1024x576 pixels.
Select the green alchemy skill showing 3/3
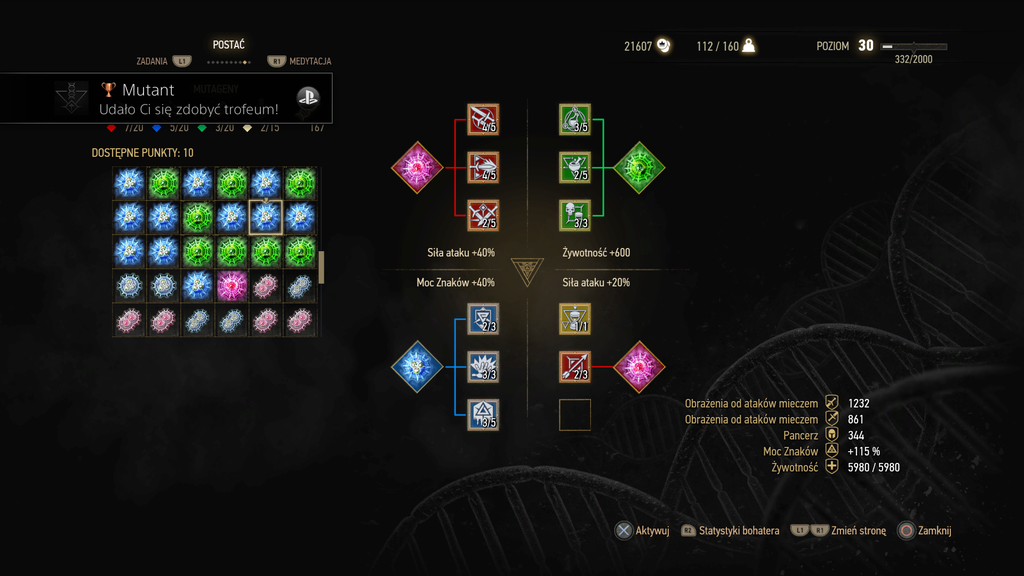click(575, 214)
